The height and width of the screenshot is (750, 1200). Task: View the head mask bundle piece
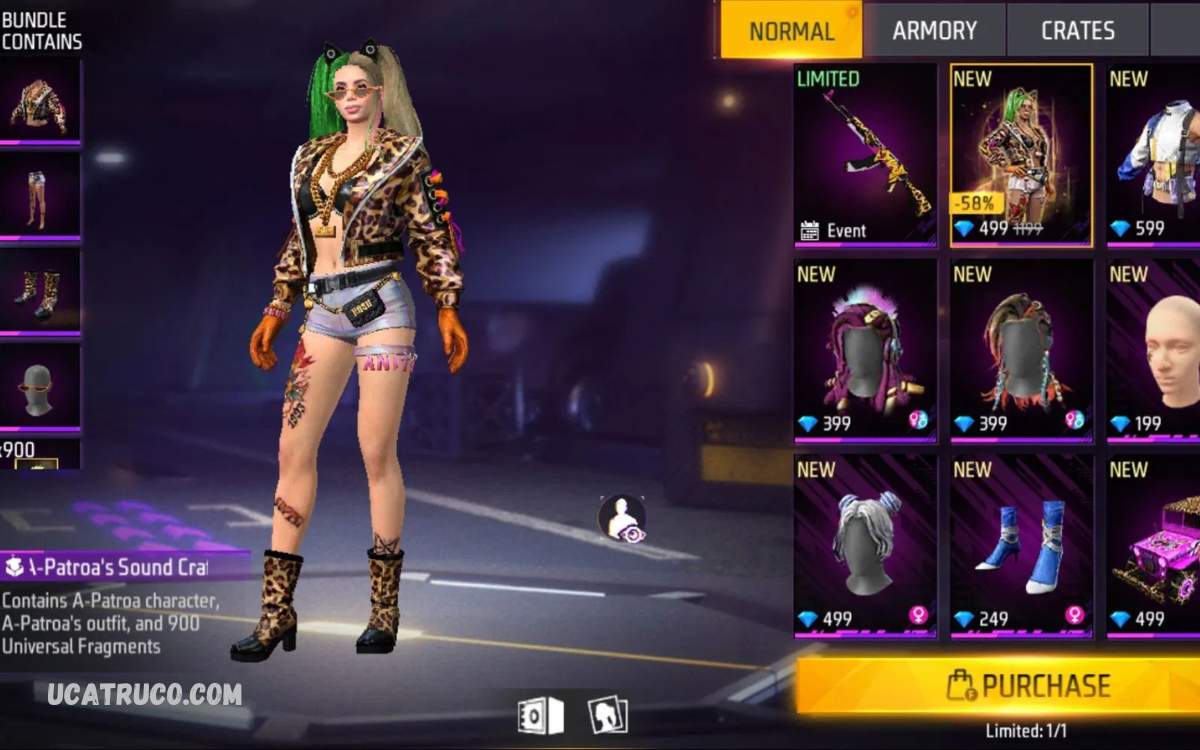pyautogui.click(x=40, y=386)
